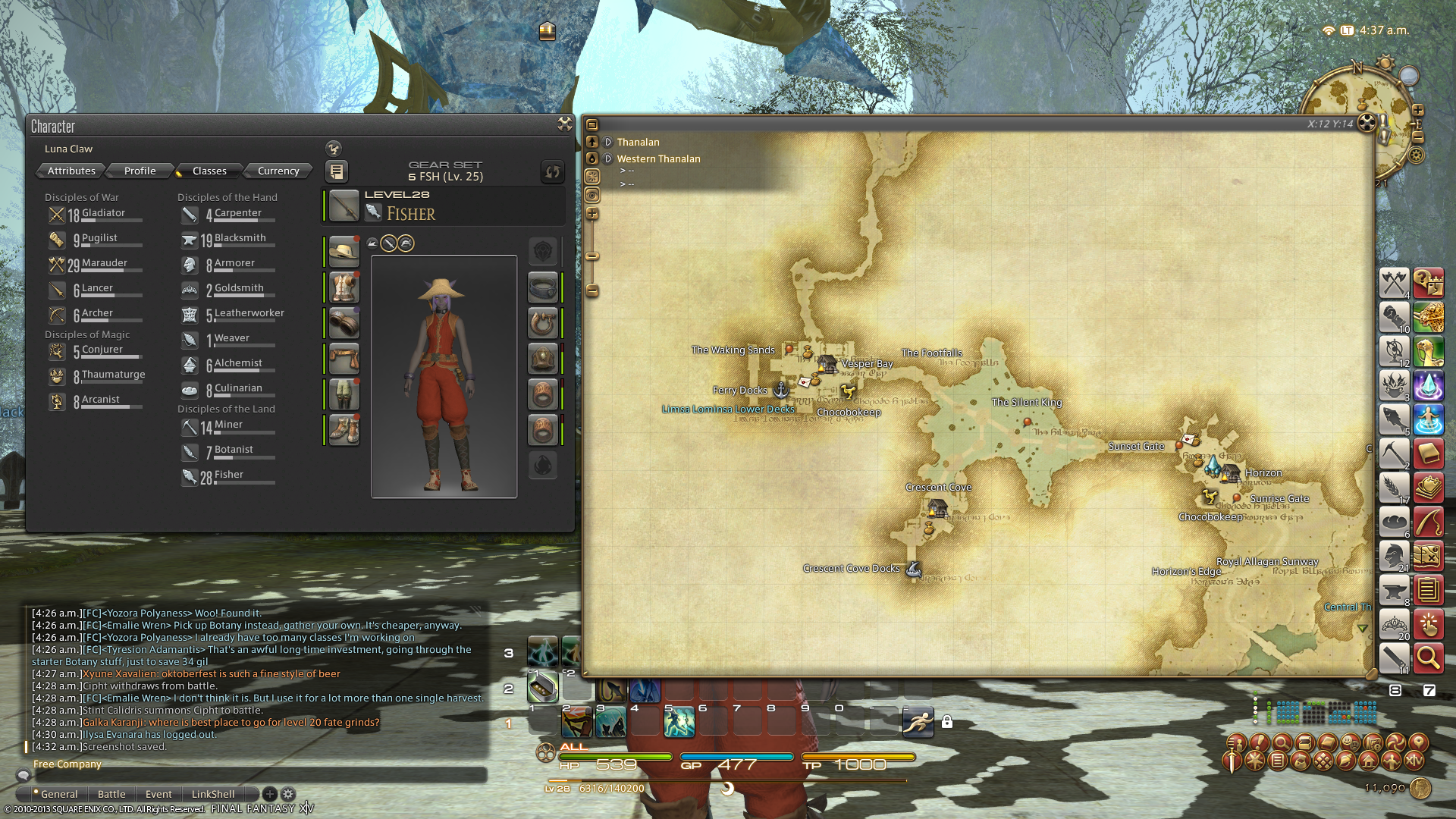1456x819 pixels.
Task: Select the Thaumaturge class entry
Action: (x=113, y=375)
